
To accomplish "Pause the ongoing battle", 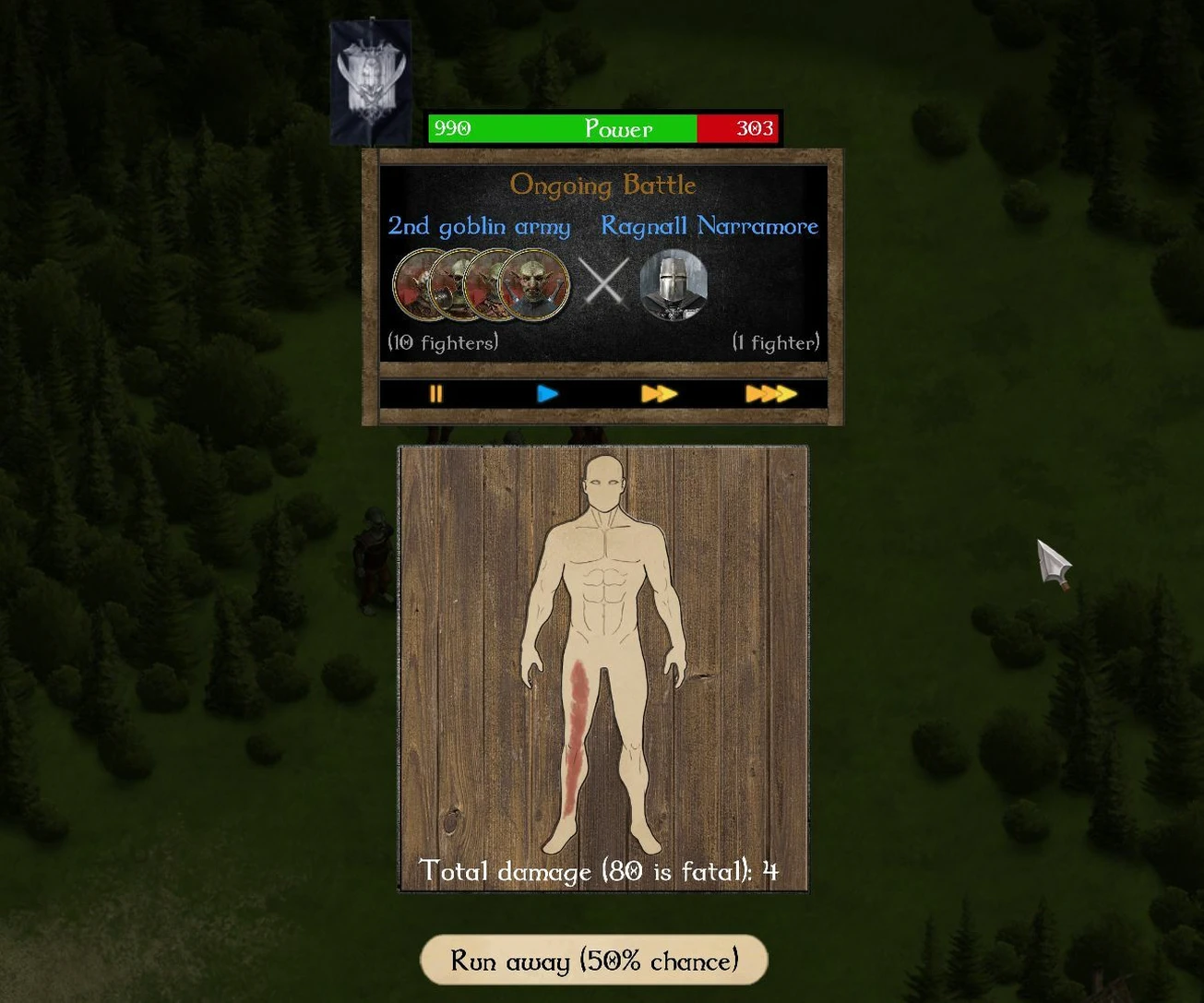I will coord(435,394).
